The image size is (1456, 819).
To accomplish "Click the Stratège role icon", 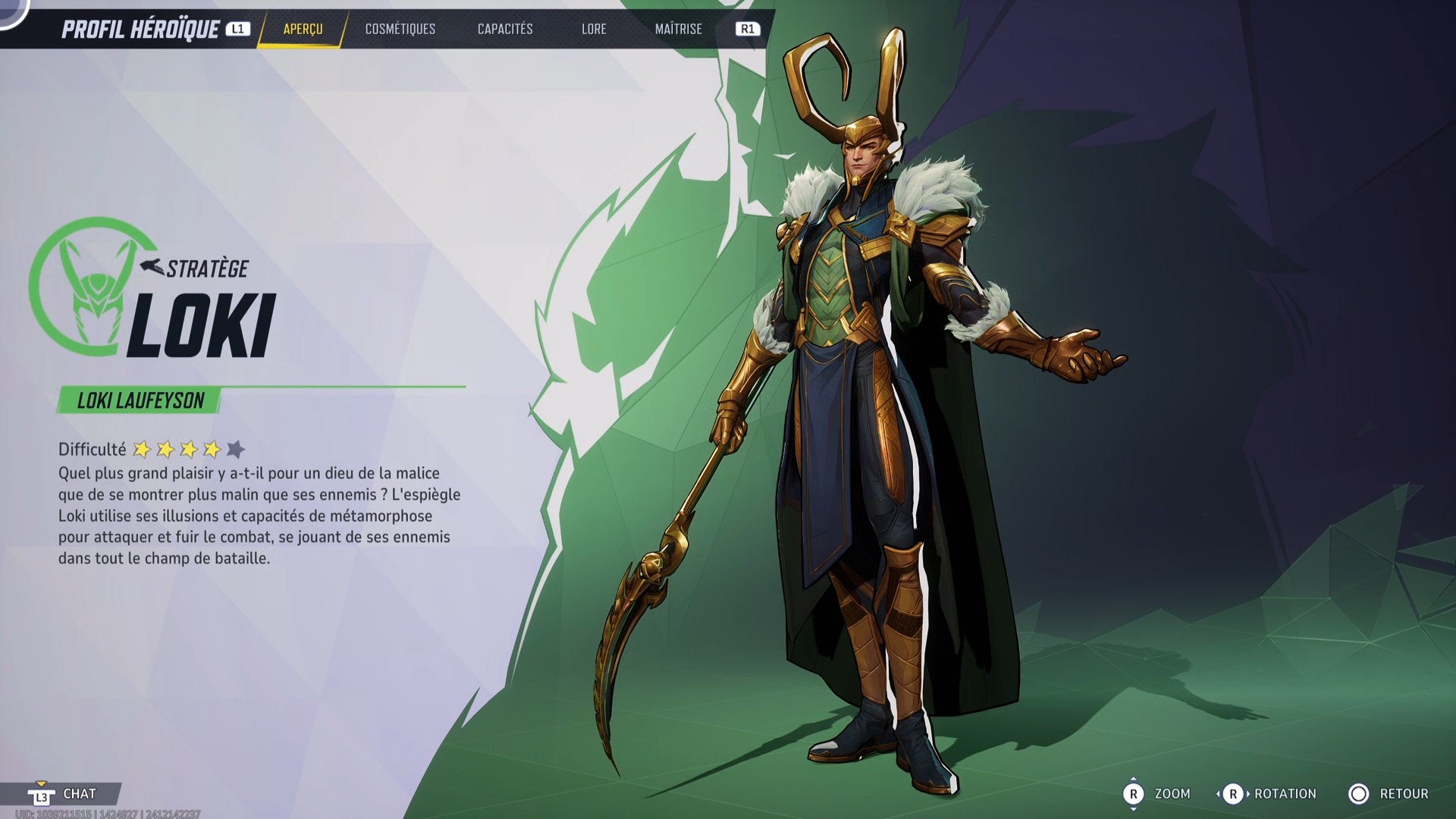I will (149, 266).
